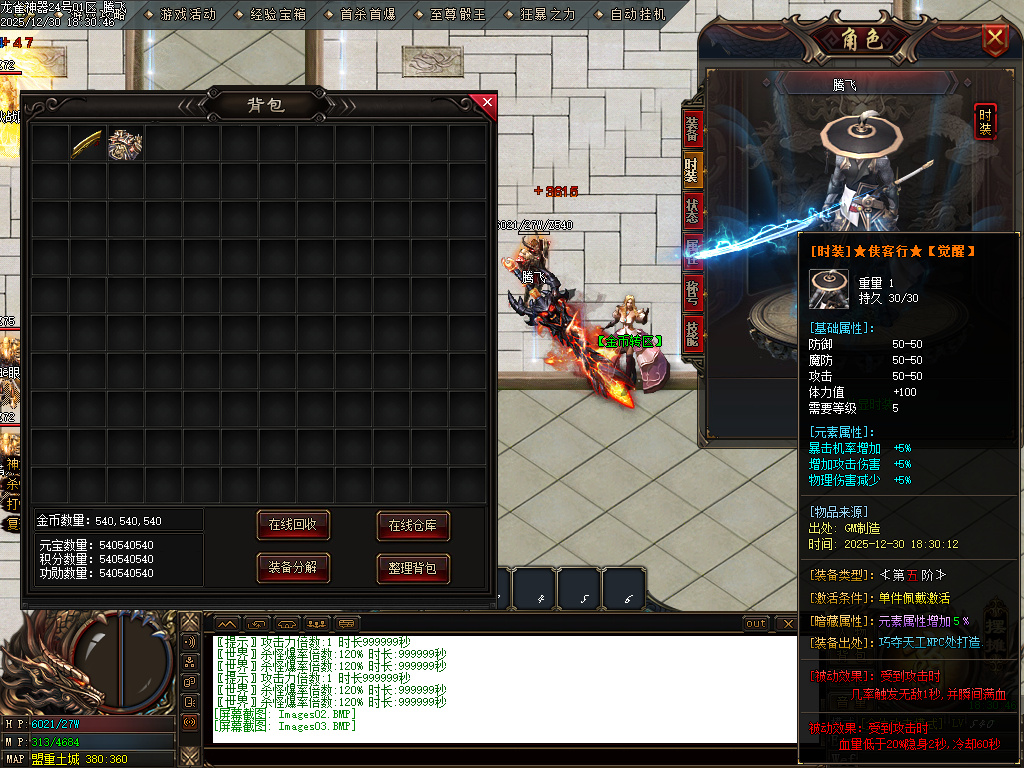This screenshot has width=1024, height=768.
Task: Click the 在线回收 online recycle button
Action: click(x=293, y=524)
